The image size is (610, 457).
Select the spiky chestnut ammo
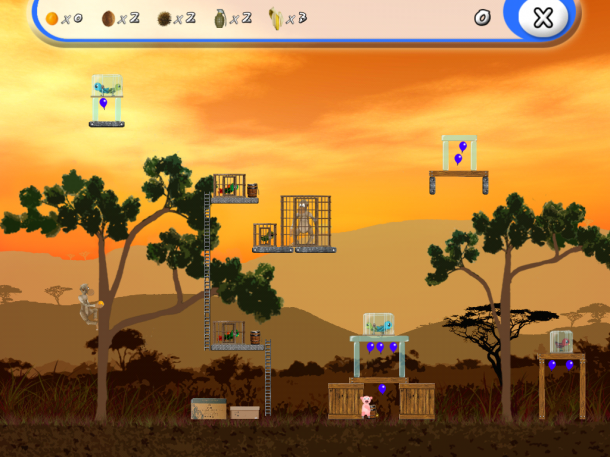tap(164, 18)
